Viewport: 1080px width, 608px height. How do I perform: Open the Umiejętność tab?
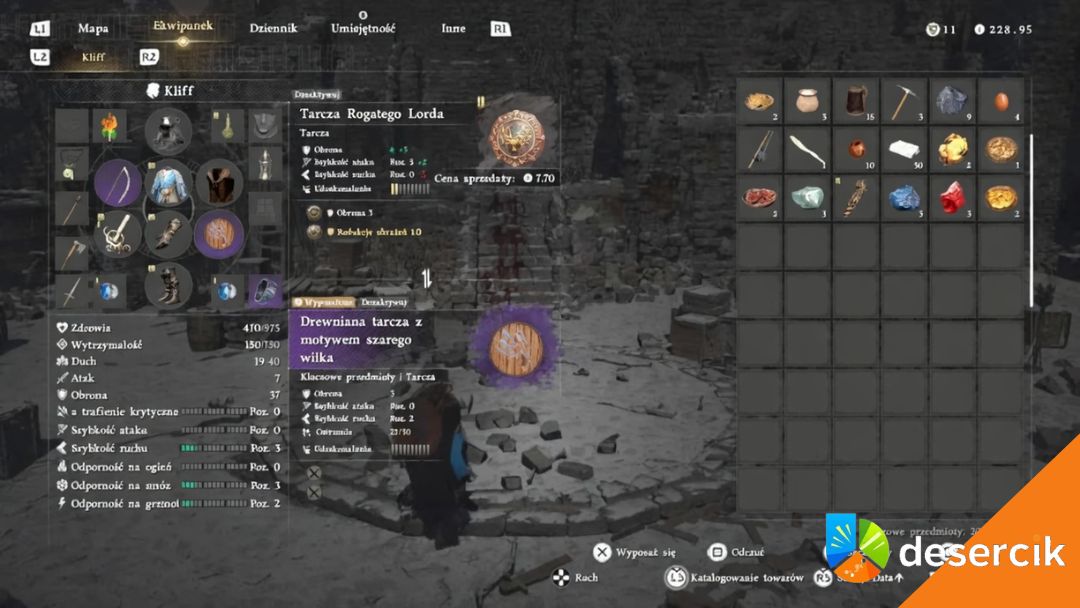coord(363,28)
